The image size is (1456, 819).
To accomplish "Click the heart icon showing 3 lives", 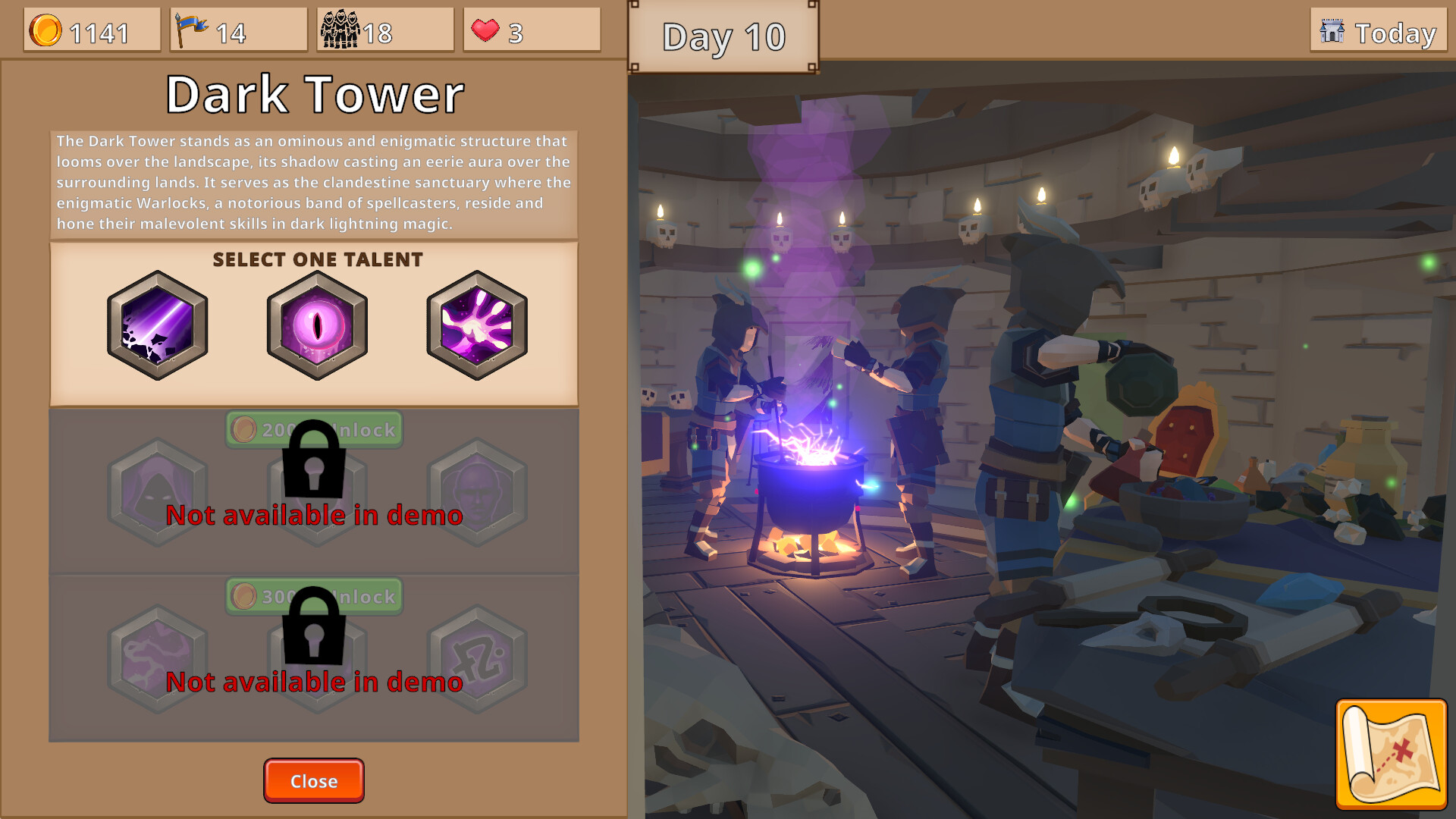I will (x=485, y=29).
